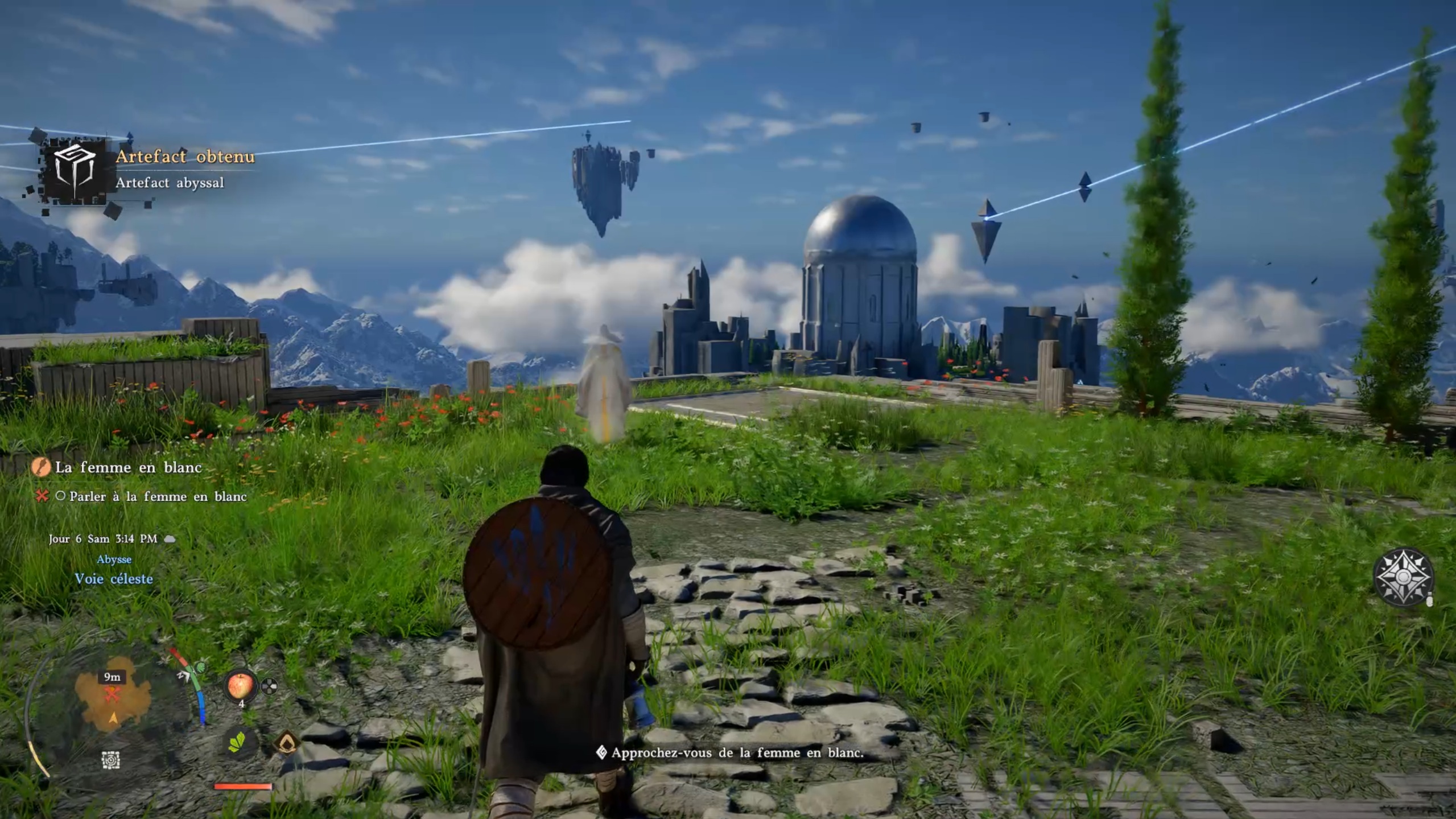The image size is (1456, 819).
Task: Use the apple consumable slot
Action: point(241,685)
